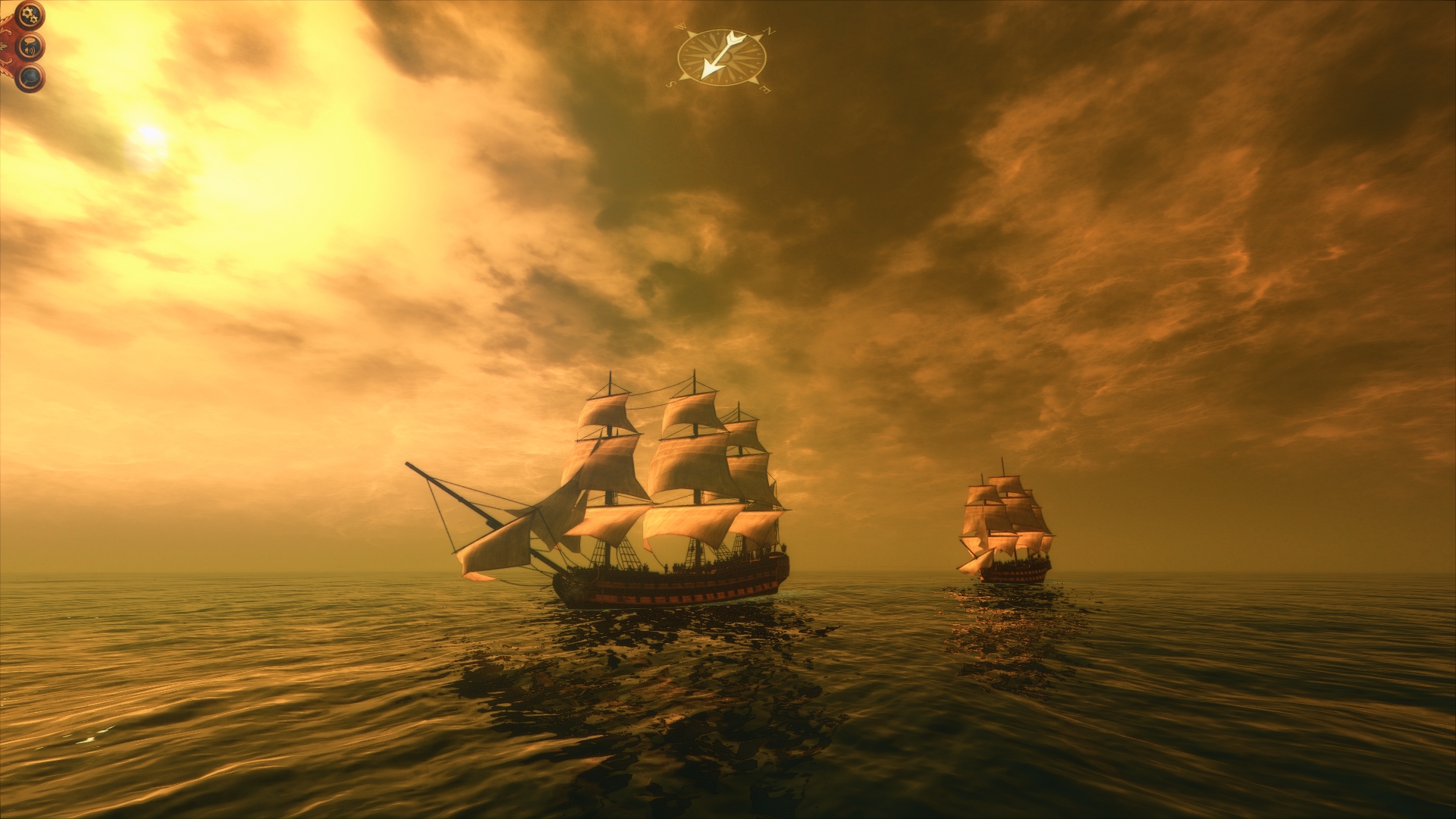Open the gears settings button
The image size is (1456, 819).
click(30, 14)
